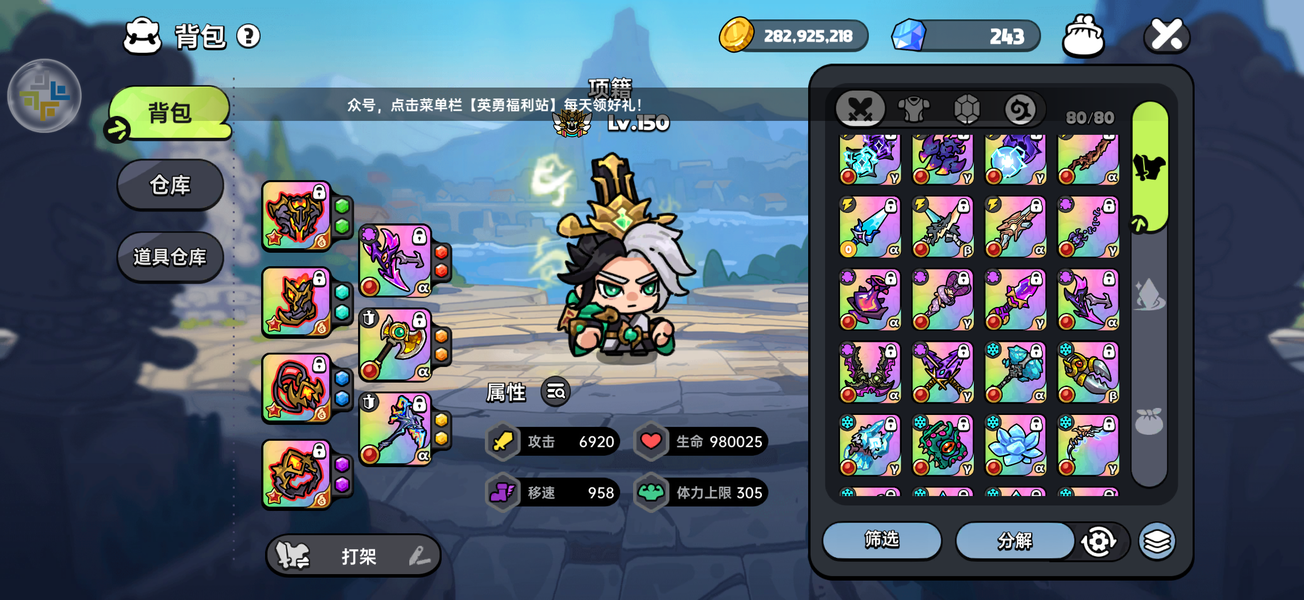
Task: Click the 筛选 filter button
Action: 882,540
